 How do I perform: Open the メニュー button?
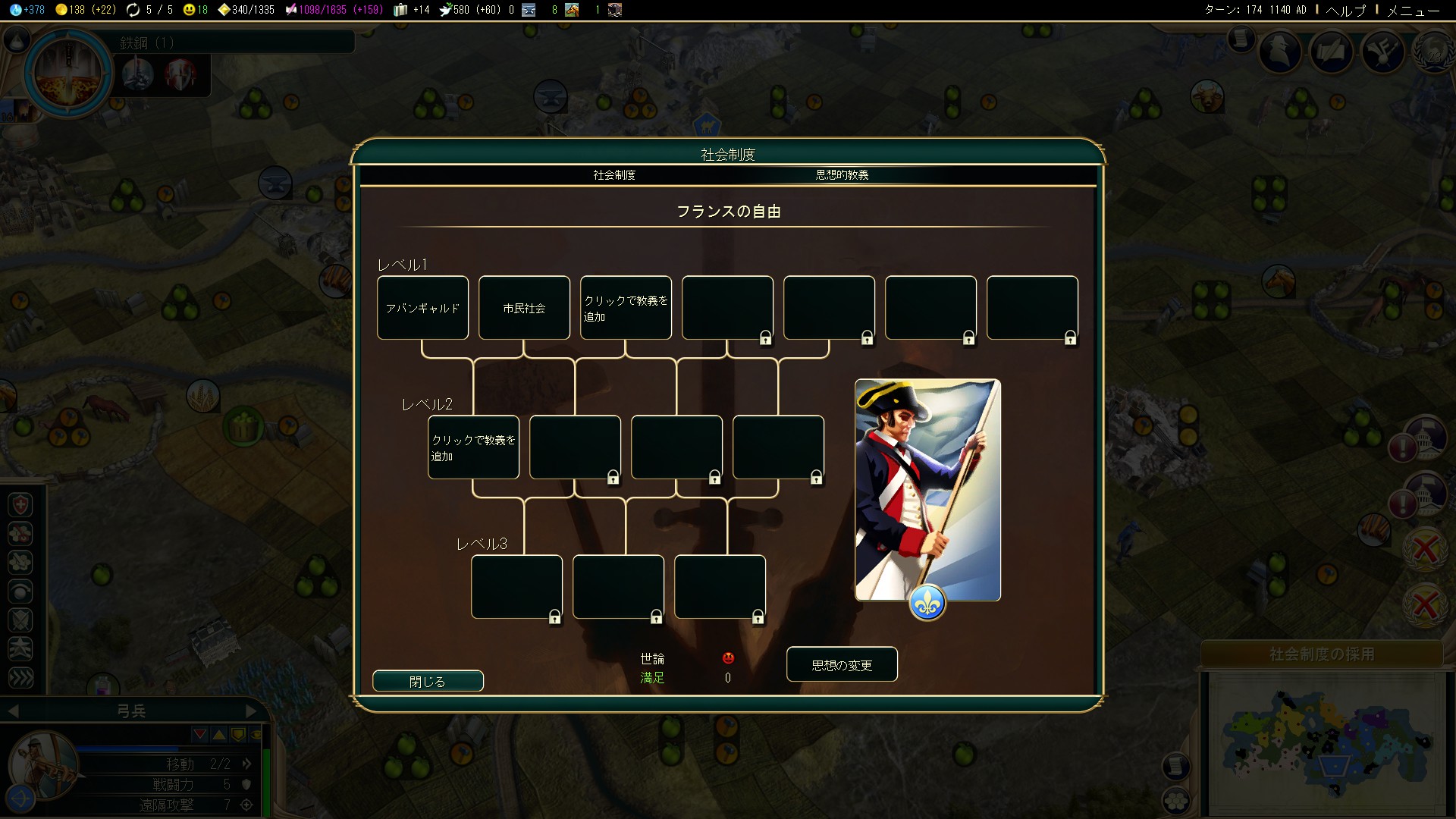tap(1413, 11)
